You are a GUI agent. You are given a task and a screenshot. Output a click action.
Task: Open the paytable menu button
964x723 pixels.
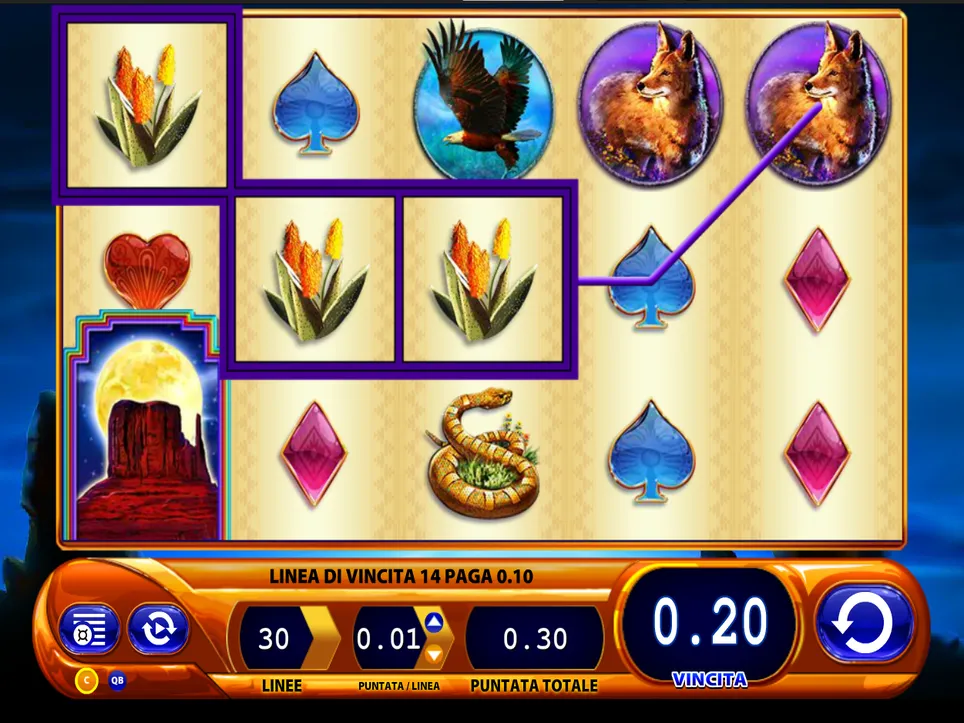[x=89, y=629]
